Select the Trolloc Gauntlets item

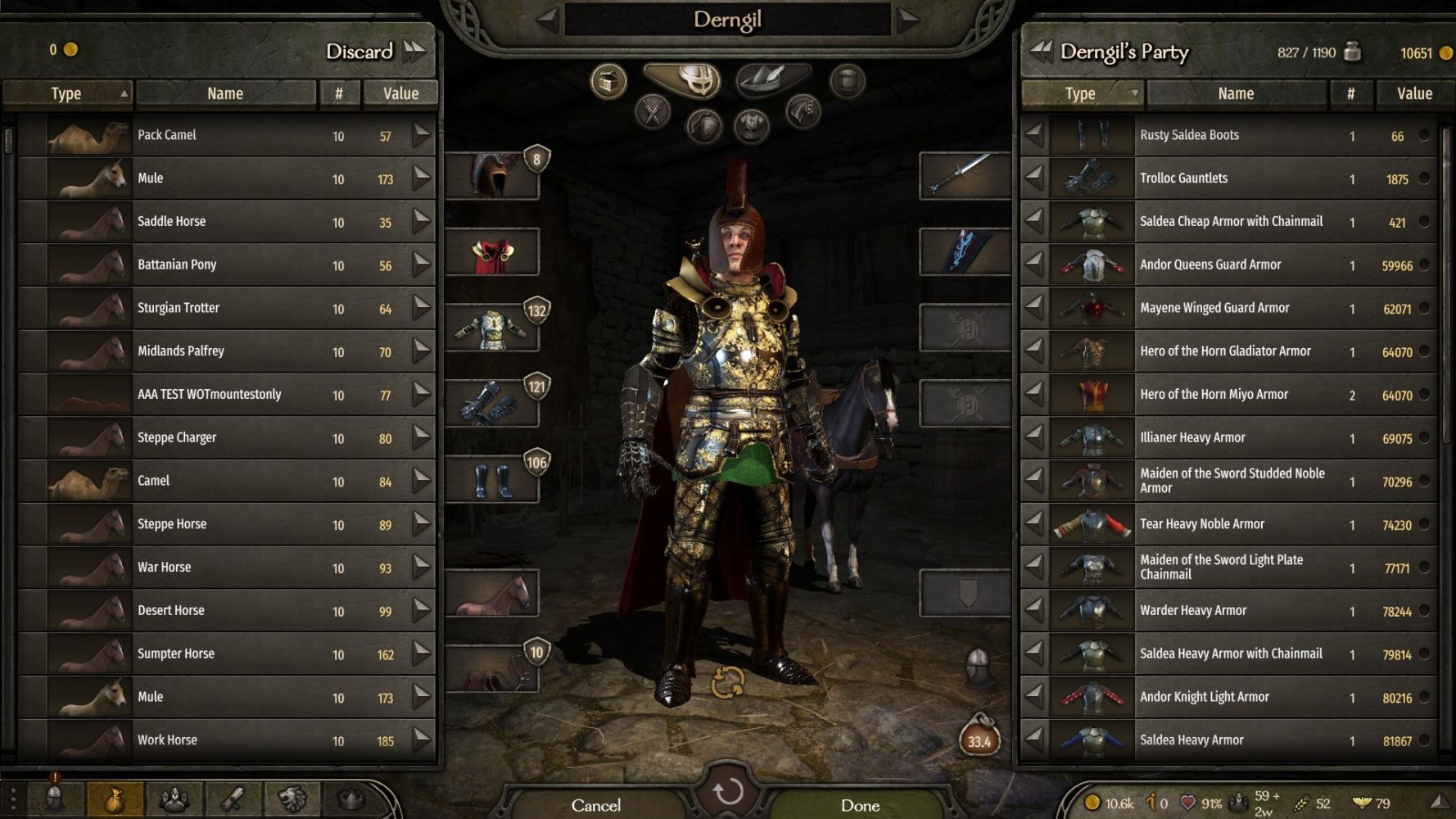tap(1228, 179)
